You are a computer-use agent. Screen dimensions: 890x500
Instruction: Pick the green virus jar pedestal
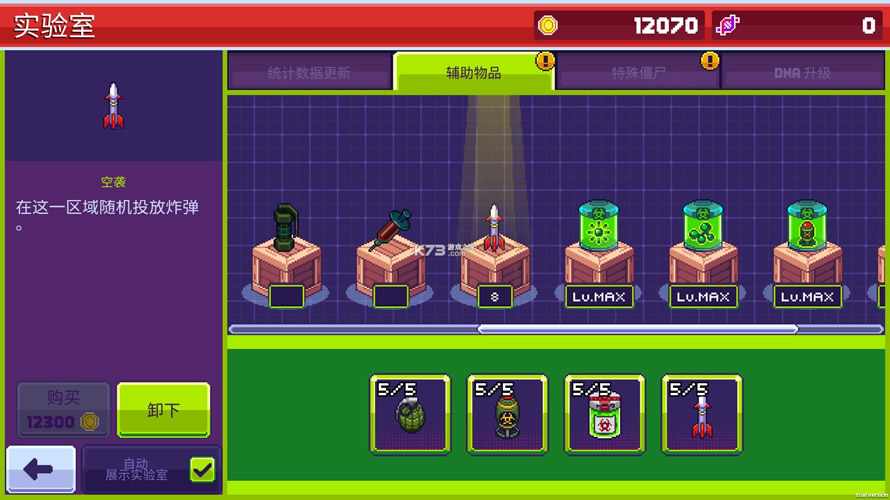(x=598, y=255)
